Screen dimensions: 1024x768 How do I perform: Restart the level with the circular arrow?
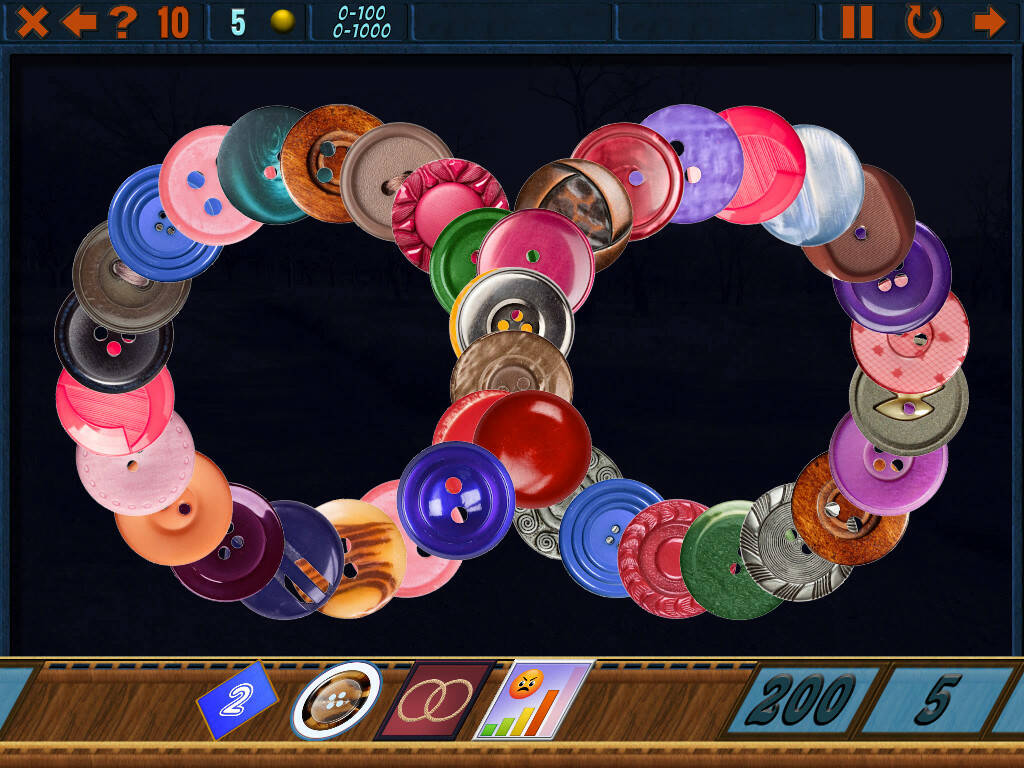pos(923,21)
